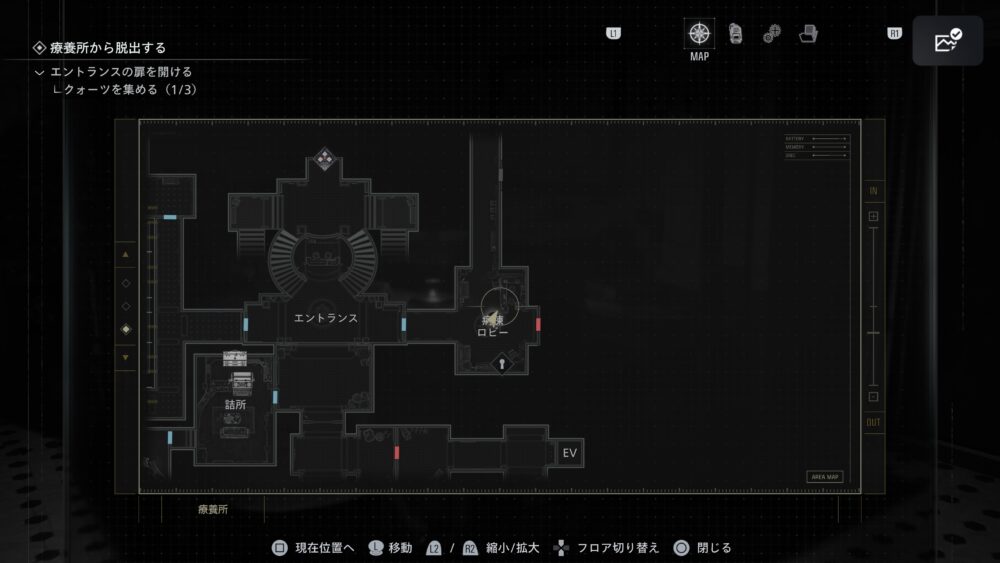Screen dimensions: 1000x563
Task: Select the typewriter save marker in 詰所
Action: tap(241, 380)
